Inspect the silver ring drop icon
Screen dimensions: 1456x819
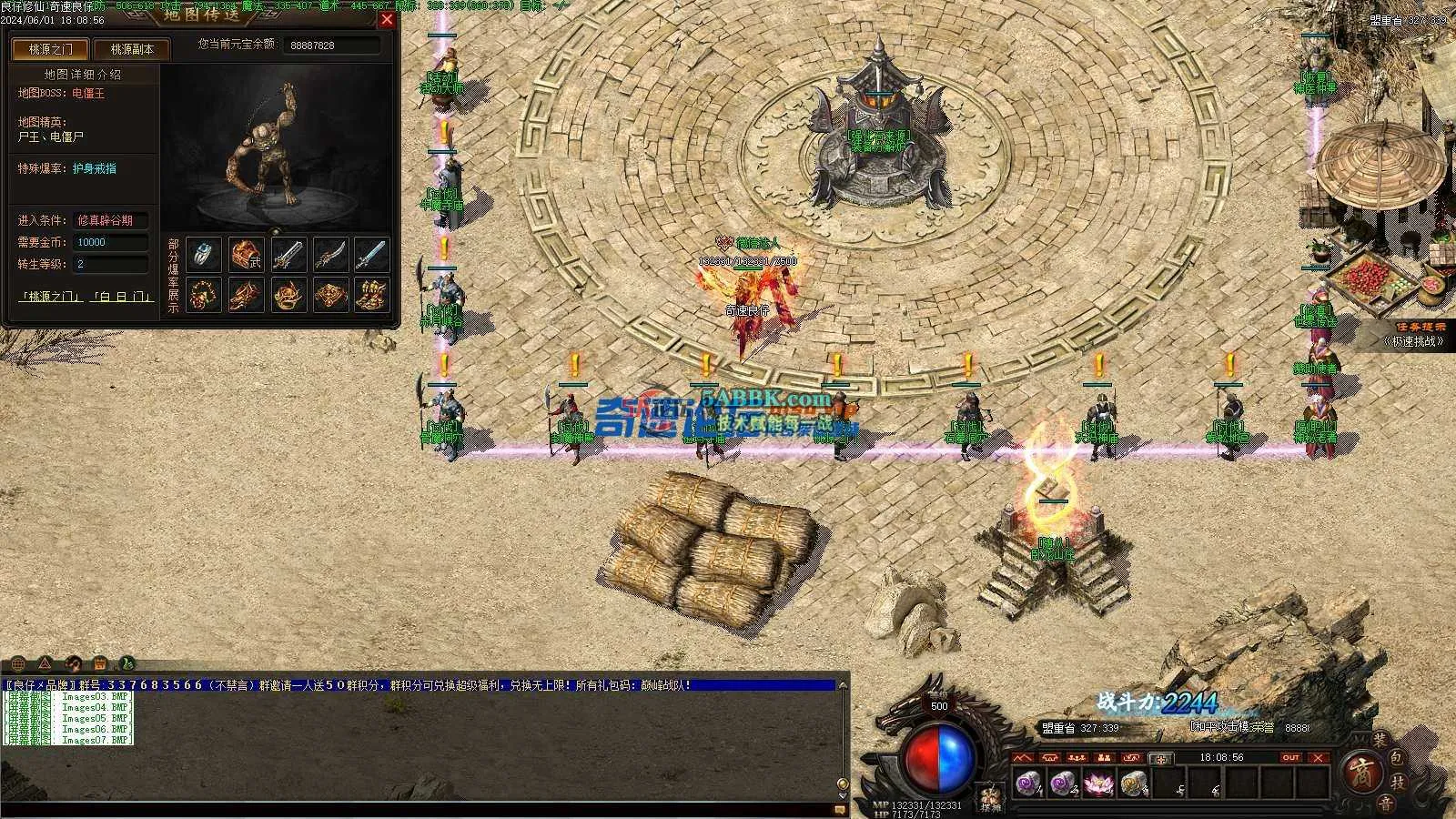click(204, 255)
